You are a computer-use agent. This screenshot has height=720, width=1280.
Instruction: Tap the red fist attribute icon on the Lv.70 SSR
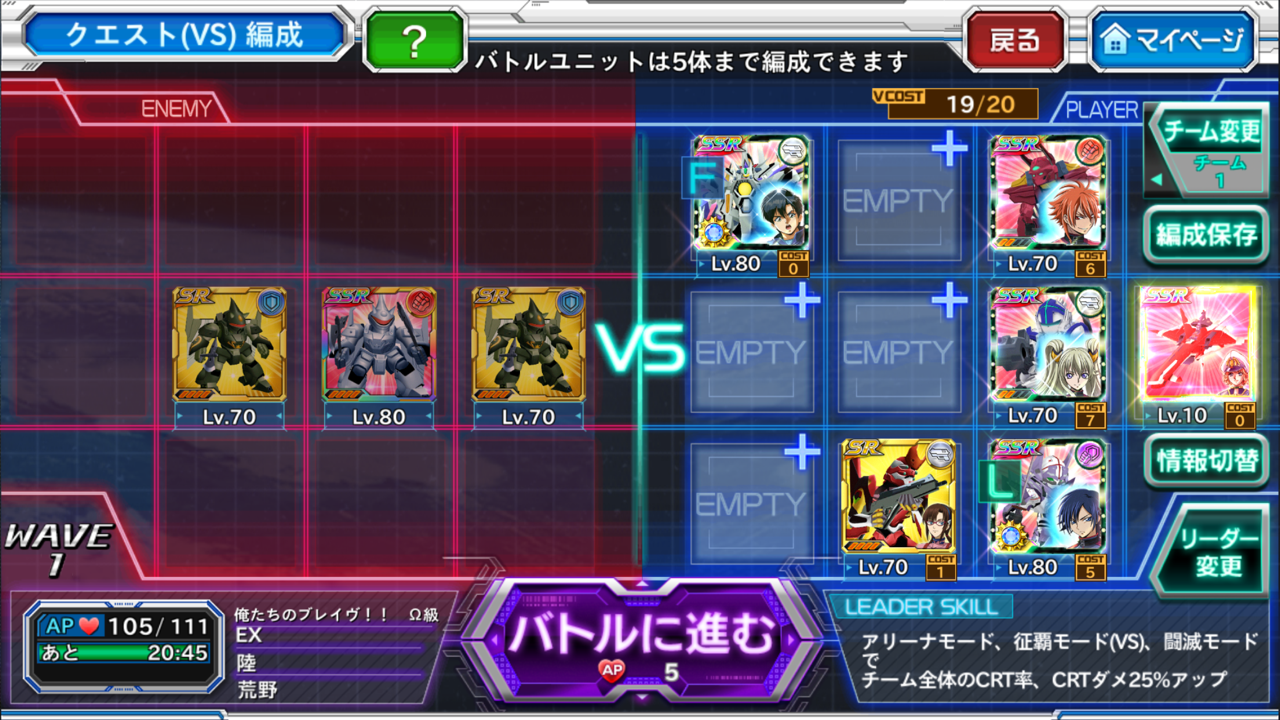coord(1091,150)
